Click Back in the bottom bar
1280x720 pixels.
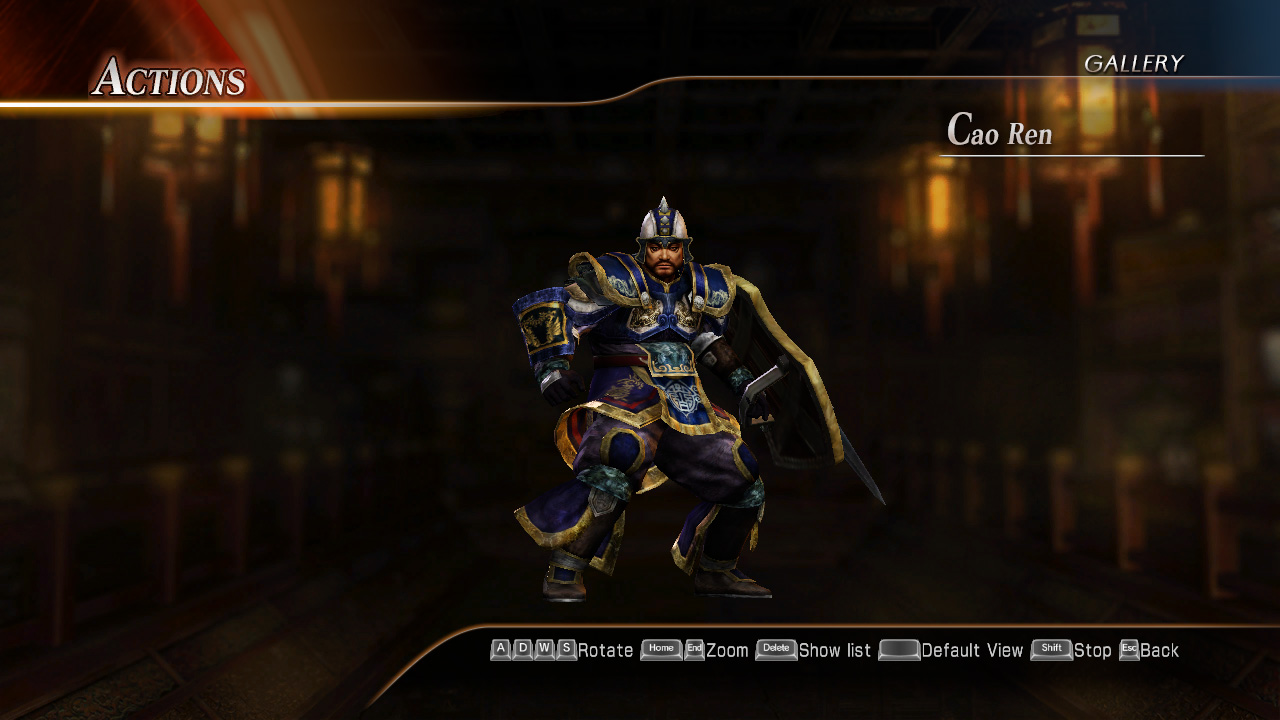point(1160,649)
